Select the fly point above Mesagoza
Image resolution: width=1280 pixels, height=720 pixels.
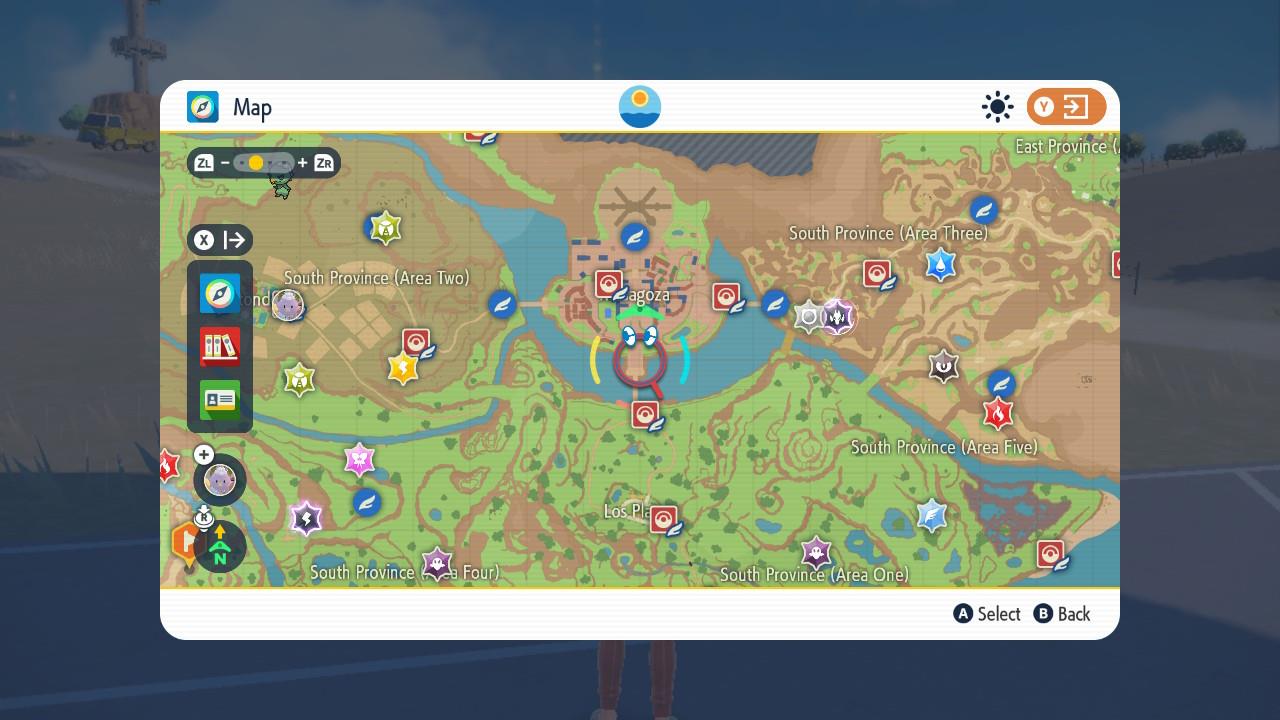coord(635,237)
